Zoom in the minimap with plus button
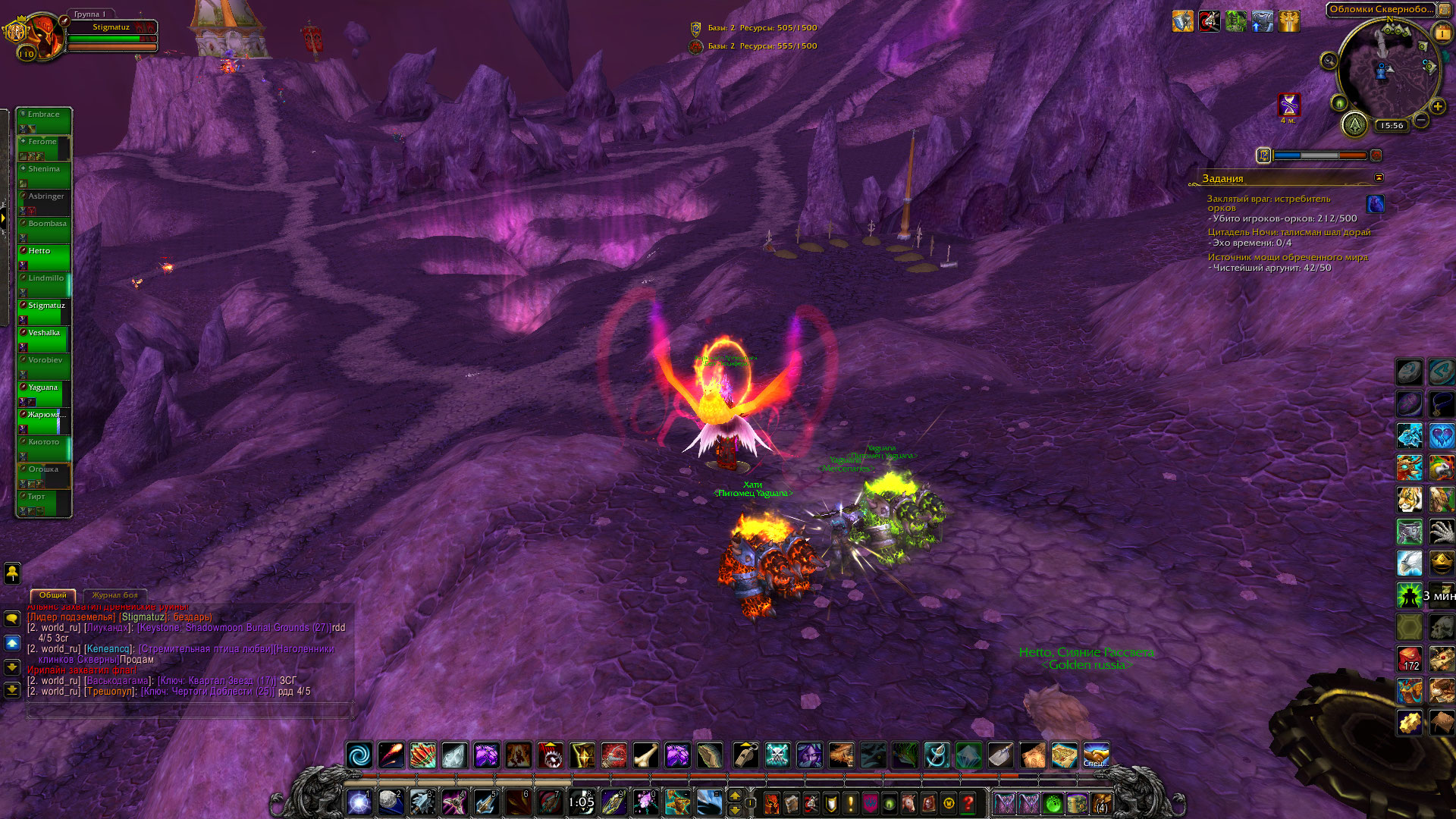The image size is (1456, 819). pyautogui.click(x=1438, y=107)
